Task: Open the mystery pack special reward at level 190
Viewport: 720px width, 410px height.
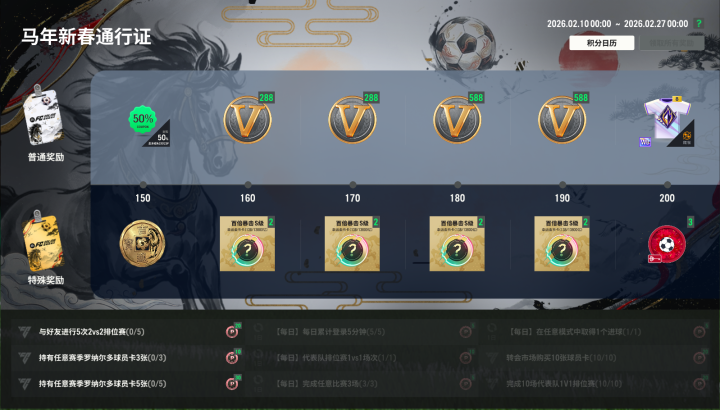Action: pyautogui.click(x=562, y=244)
